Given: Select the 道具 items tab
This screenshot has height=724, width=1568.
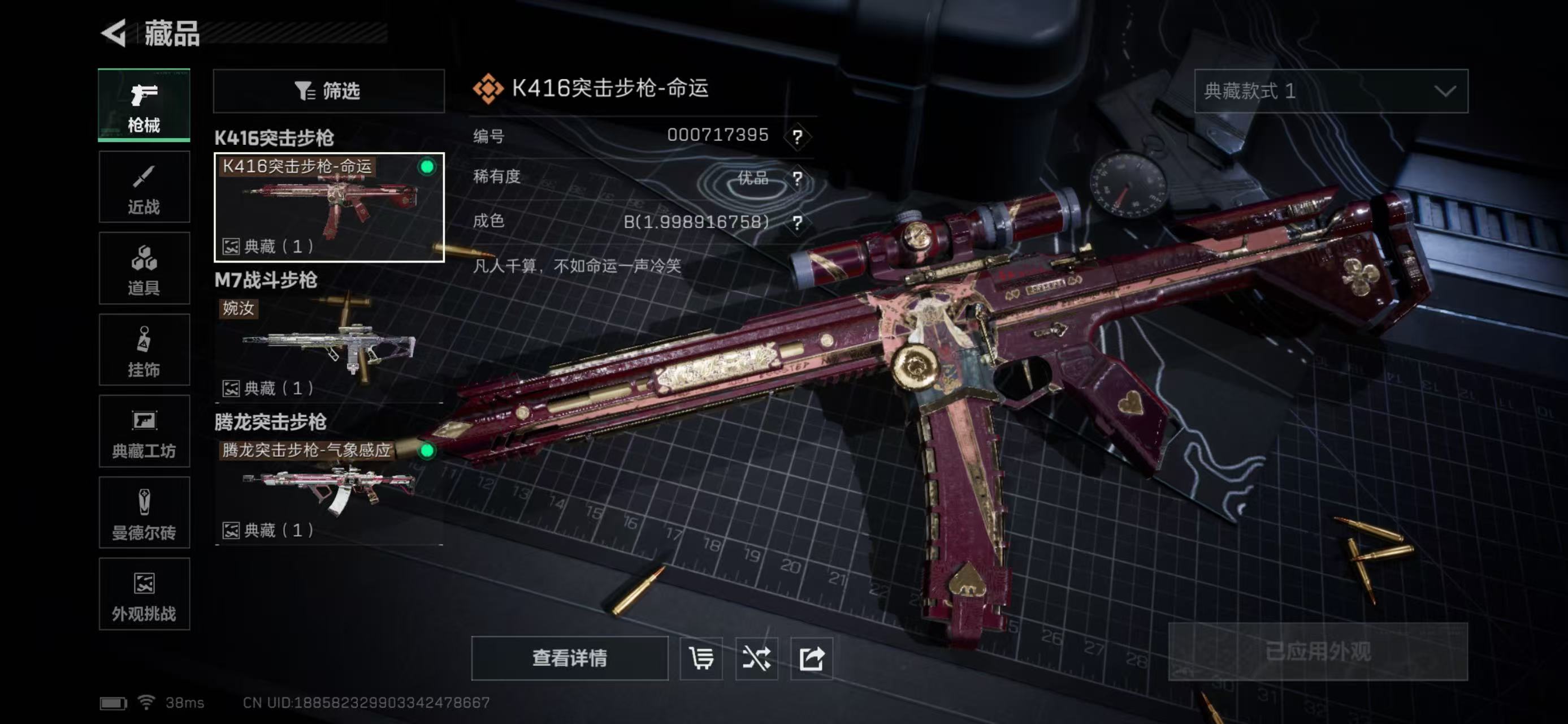Looking at the screenshot, I should [144, 268].
